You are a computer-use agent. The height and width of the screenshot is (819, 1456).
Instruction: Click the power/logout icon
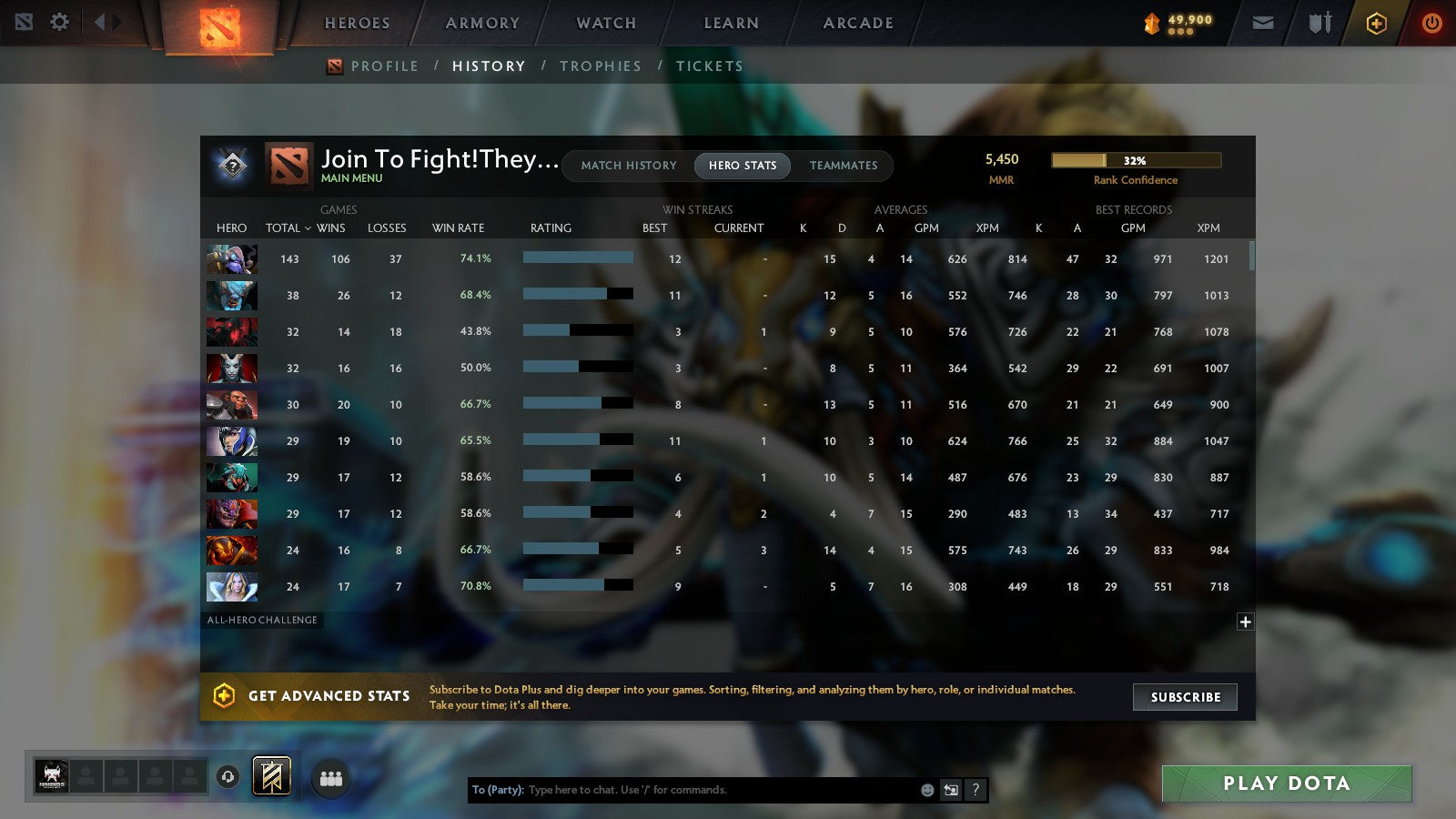1431,22
